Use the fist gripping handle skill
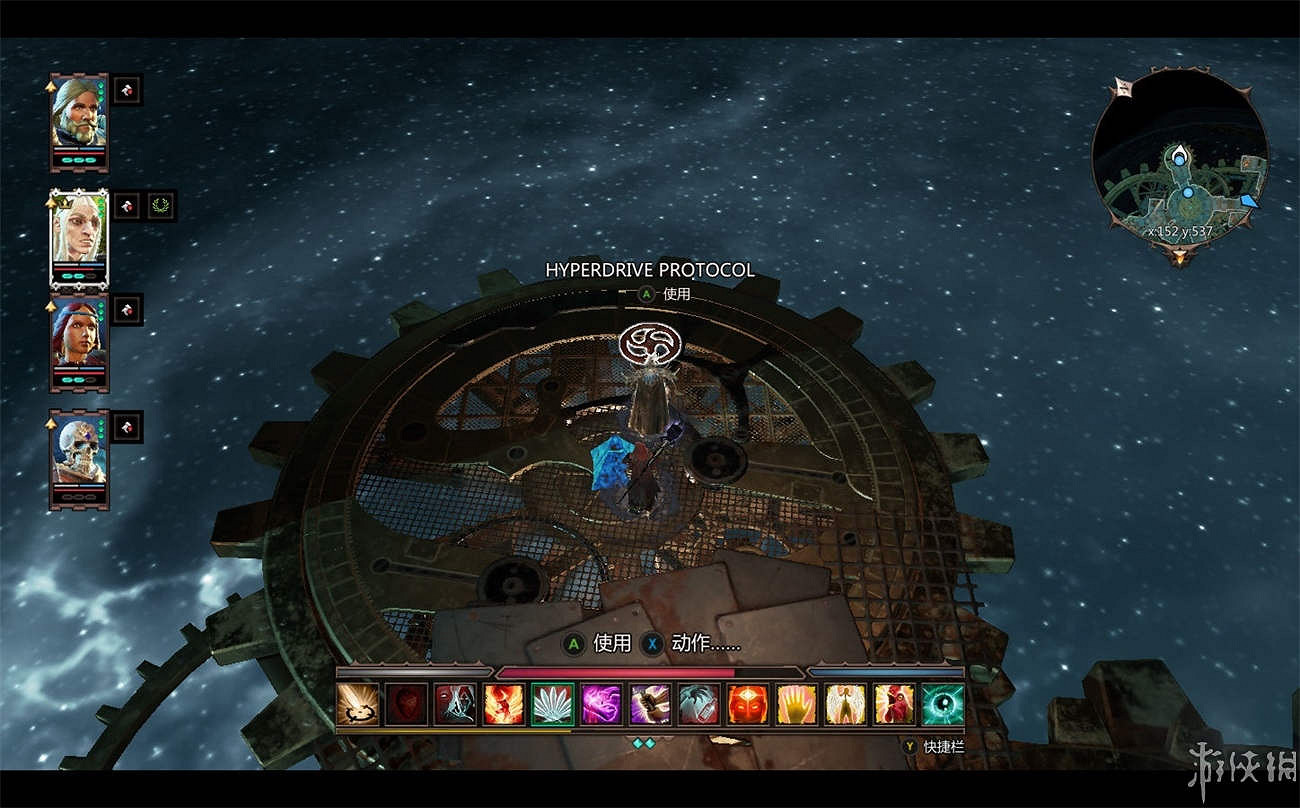Viewport: 1300px width, 808px height. pyautogui.click(x=651, y=704)
